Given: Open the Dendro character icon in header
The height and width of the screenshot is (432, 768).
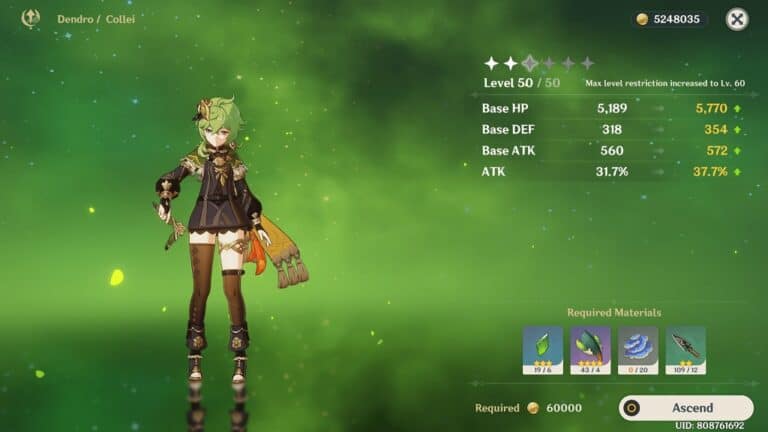Looking at the screenshot, I should coord(30,18).
